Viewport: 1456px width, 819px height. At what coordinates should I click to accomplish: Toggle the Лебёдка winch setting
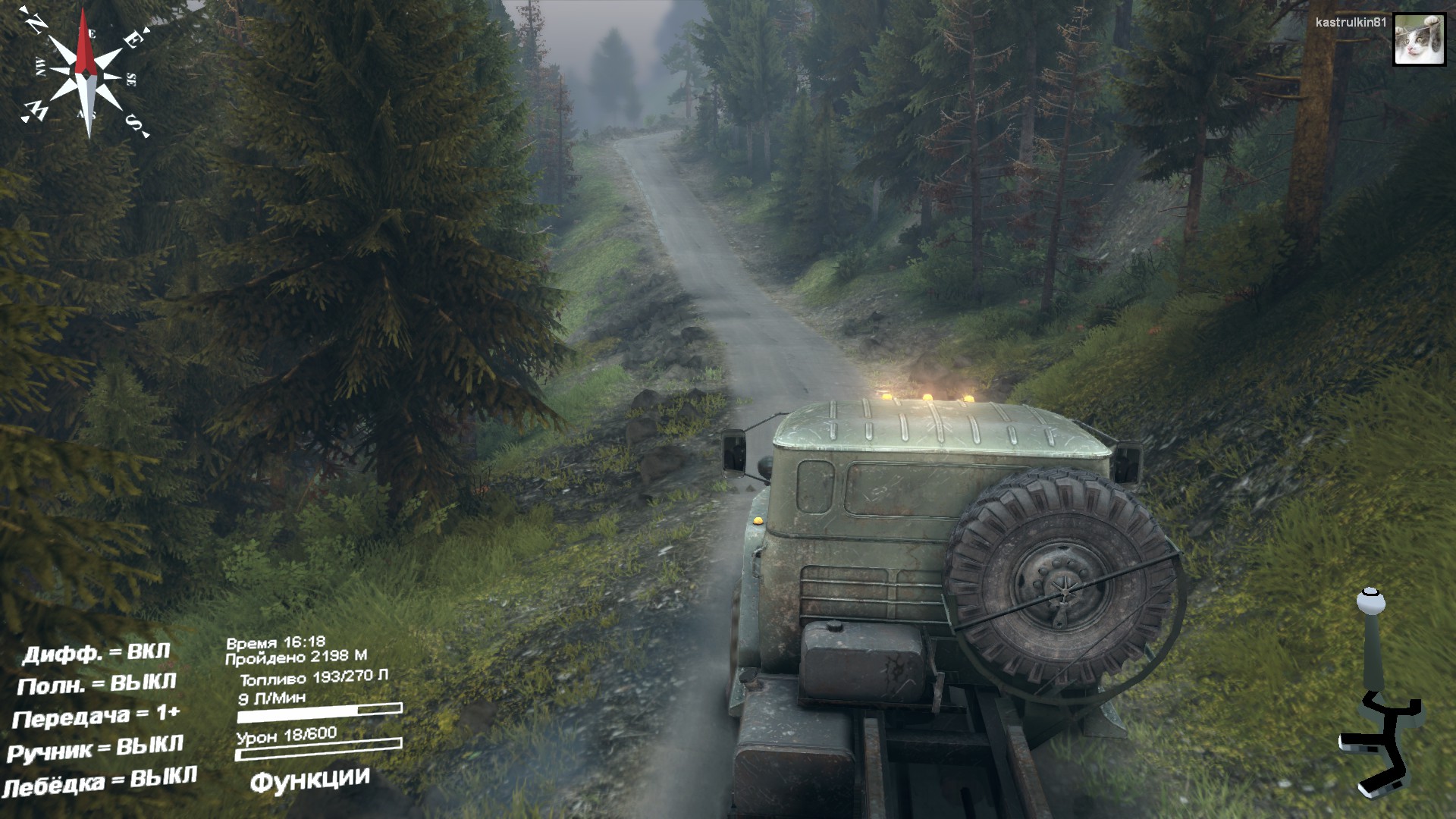pyautogui.click(x=99, y=782)
